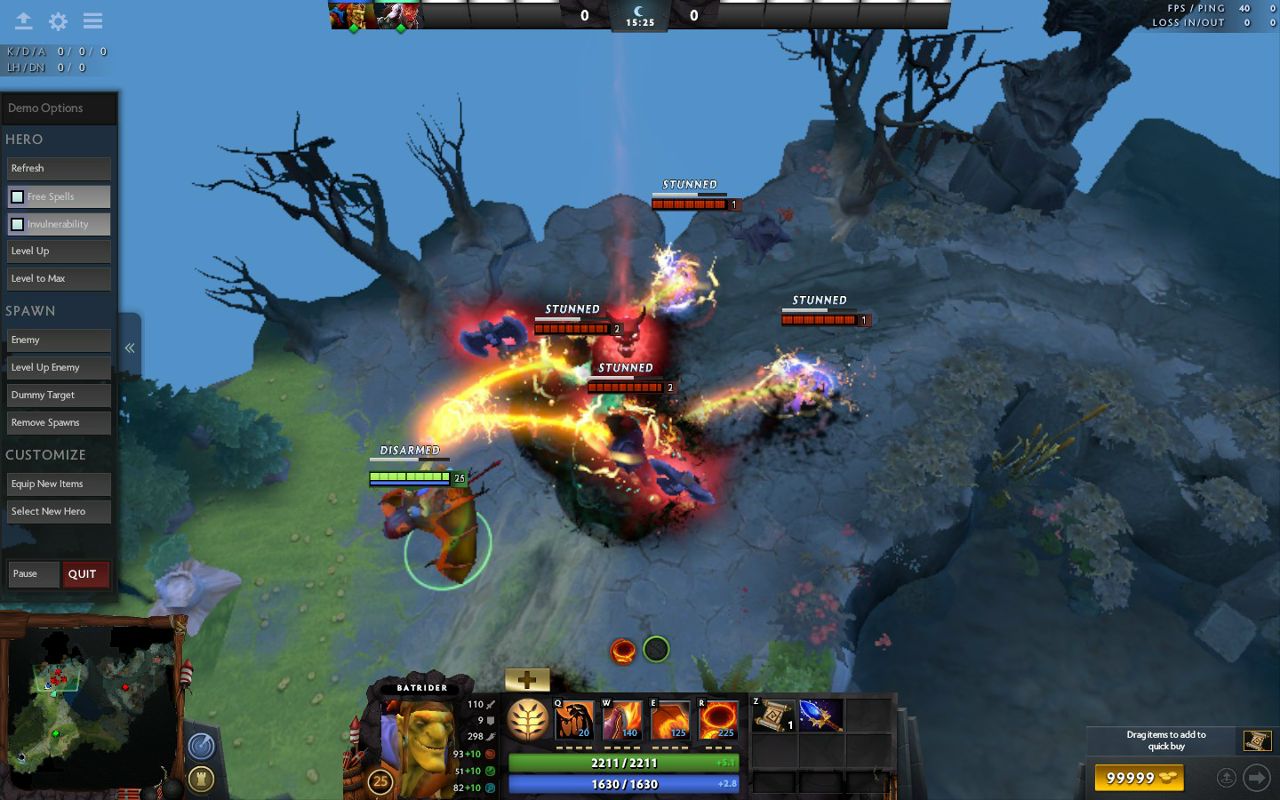Open the hamburger menu icon
The image size is (1280, 800).
pos(93,21)
